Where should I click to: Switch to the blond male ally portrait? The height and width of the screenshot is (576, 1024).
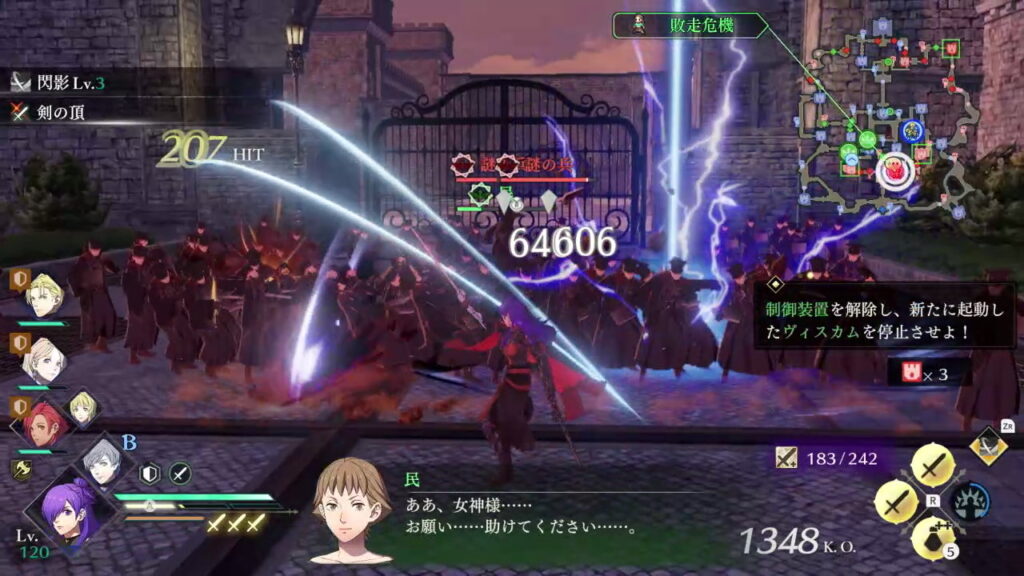click(x=44, y=297)
